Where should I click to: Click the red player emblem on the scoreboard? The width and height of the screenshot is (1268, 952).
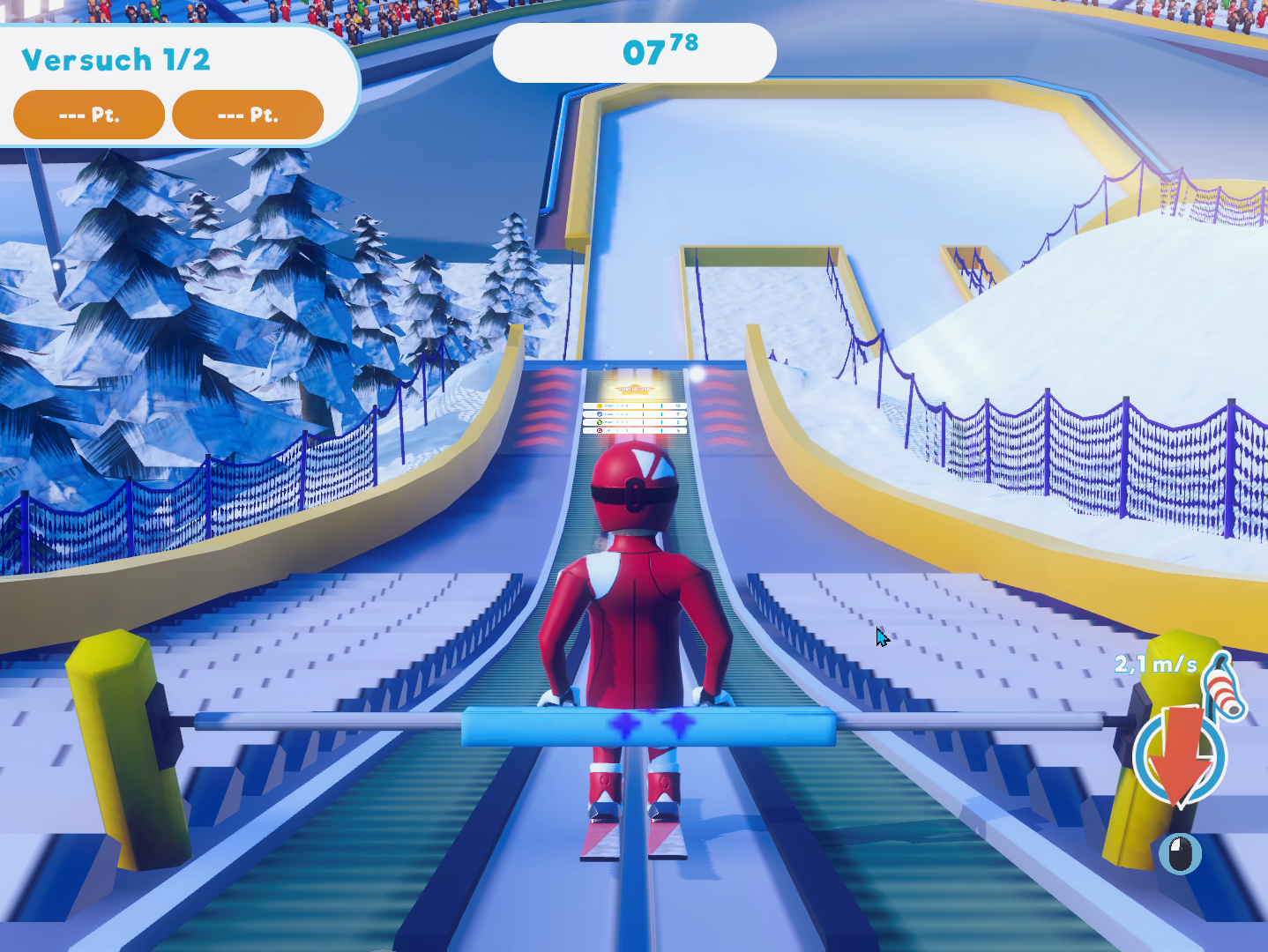599,430
